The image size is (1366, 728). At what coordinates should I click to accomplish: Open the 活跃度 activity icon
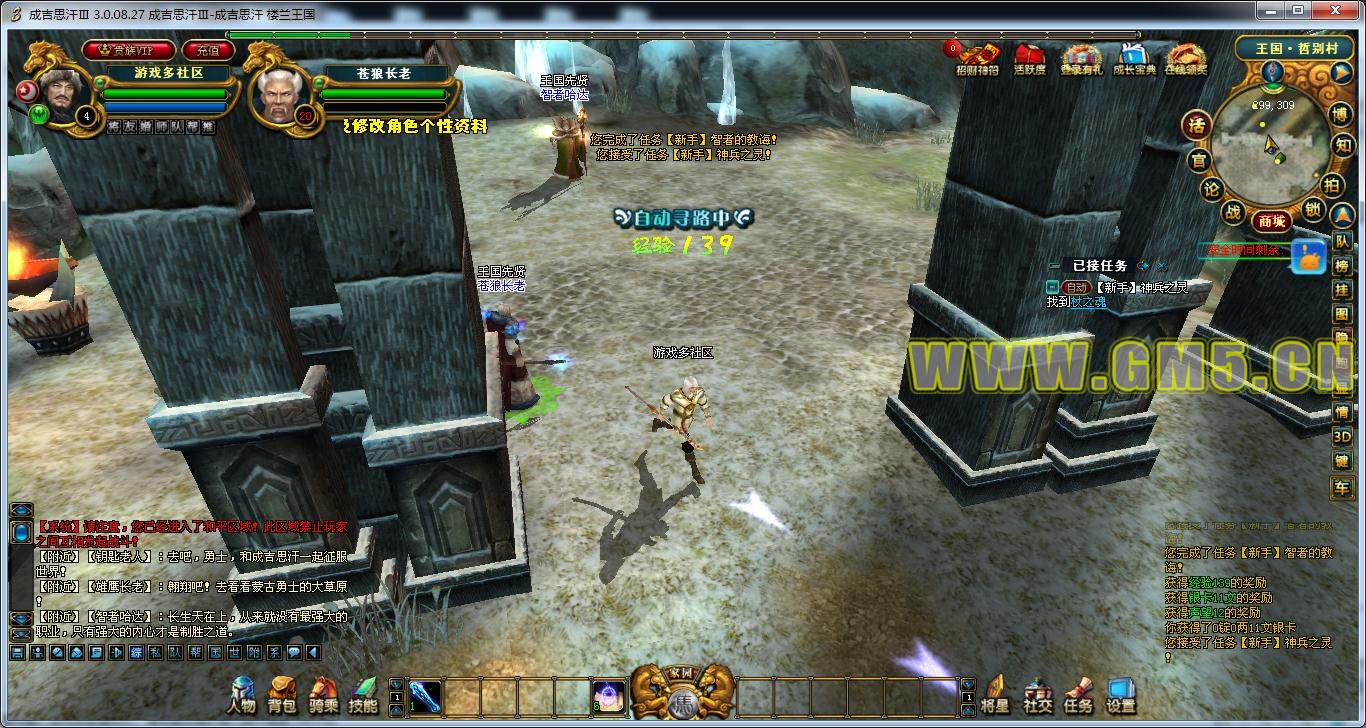point(1029,59)
